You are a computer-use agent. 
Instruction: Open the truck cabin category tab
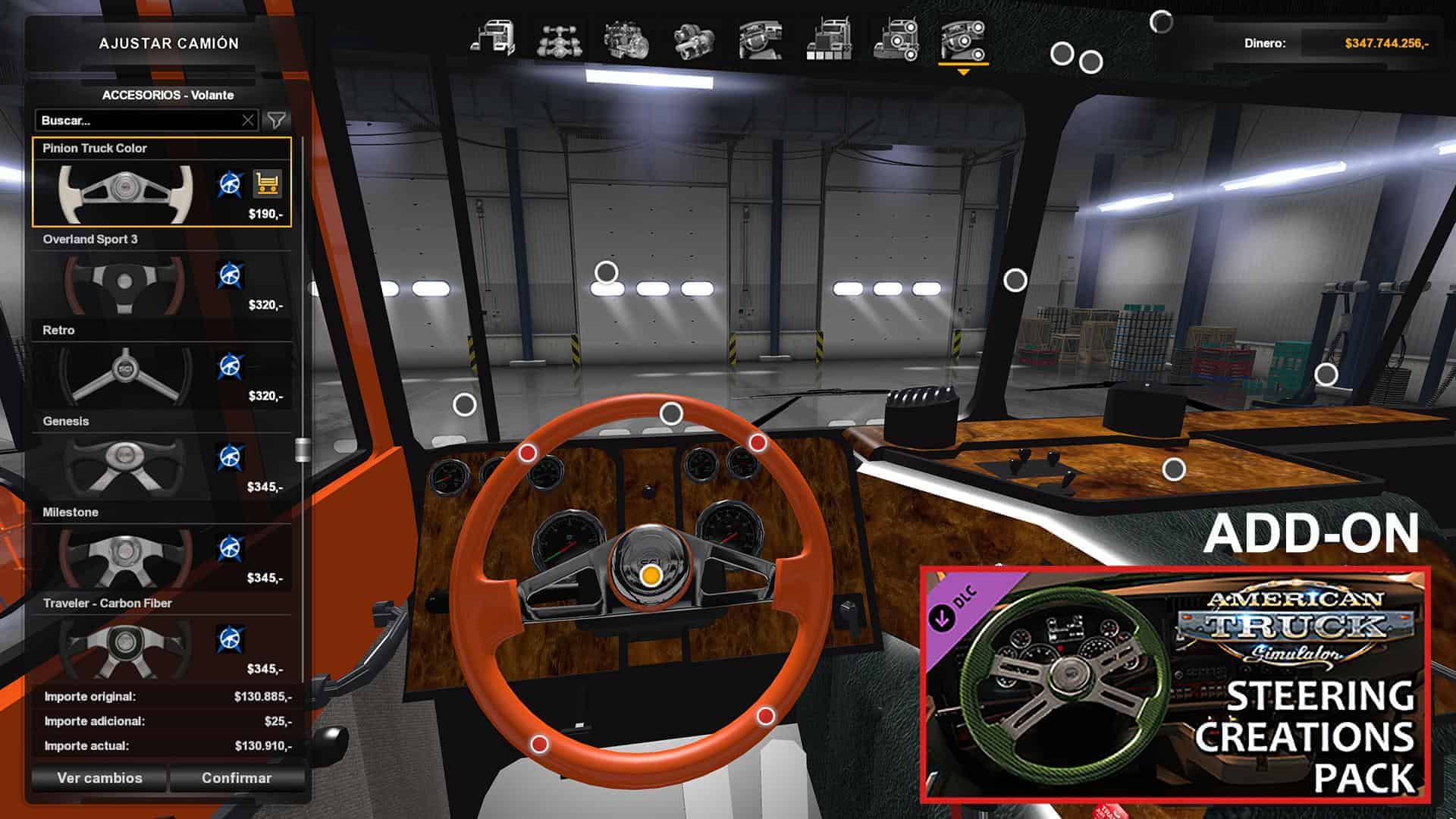tap(493, 39)
